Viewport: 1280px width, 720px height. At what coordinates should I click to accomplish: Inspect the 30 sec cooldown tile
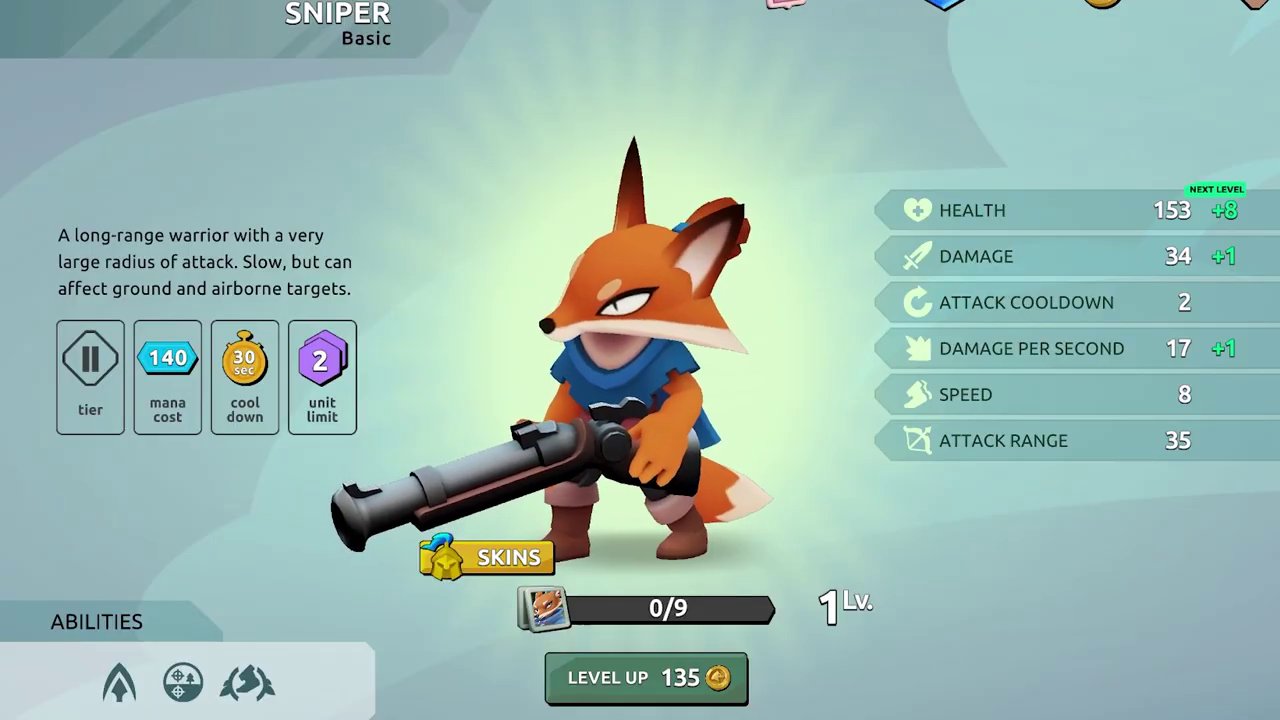(245, 377)
